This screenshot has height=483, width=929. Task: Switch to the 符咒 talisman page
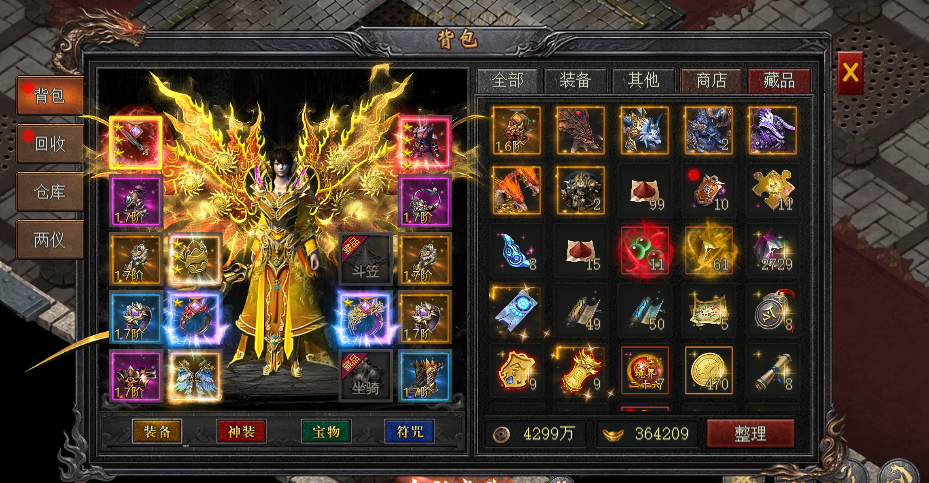pyautogui.click(x=409, y=432)
